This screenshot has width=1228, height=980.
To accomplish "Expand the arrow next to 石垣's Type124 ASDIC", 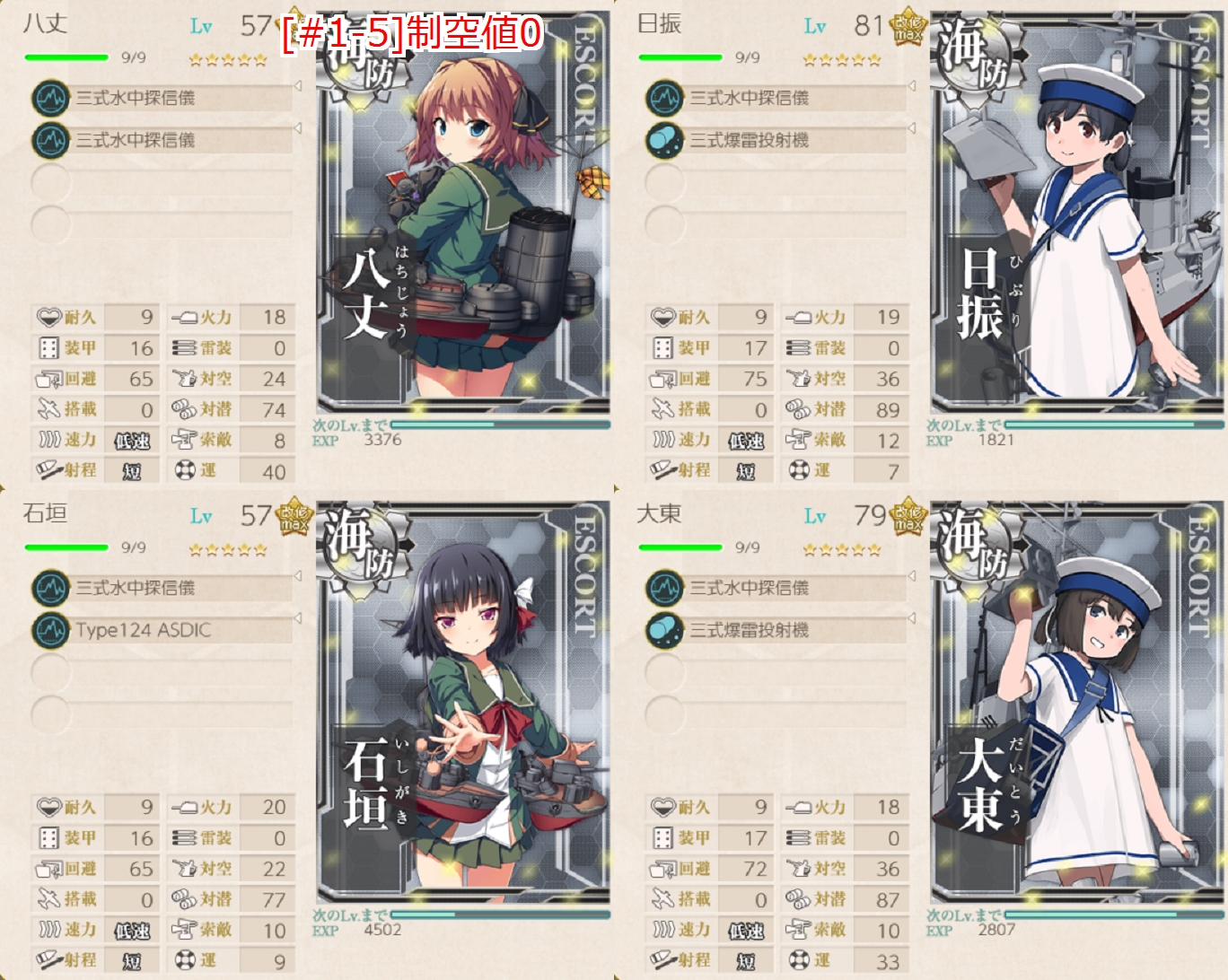I will [297, 619].
